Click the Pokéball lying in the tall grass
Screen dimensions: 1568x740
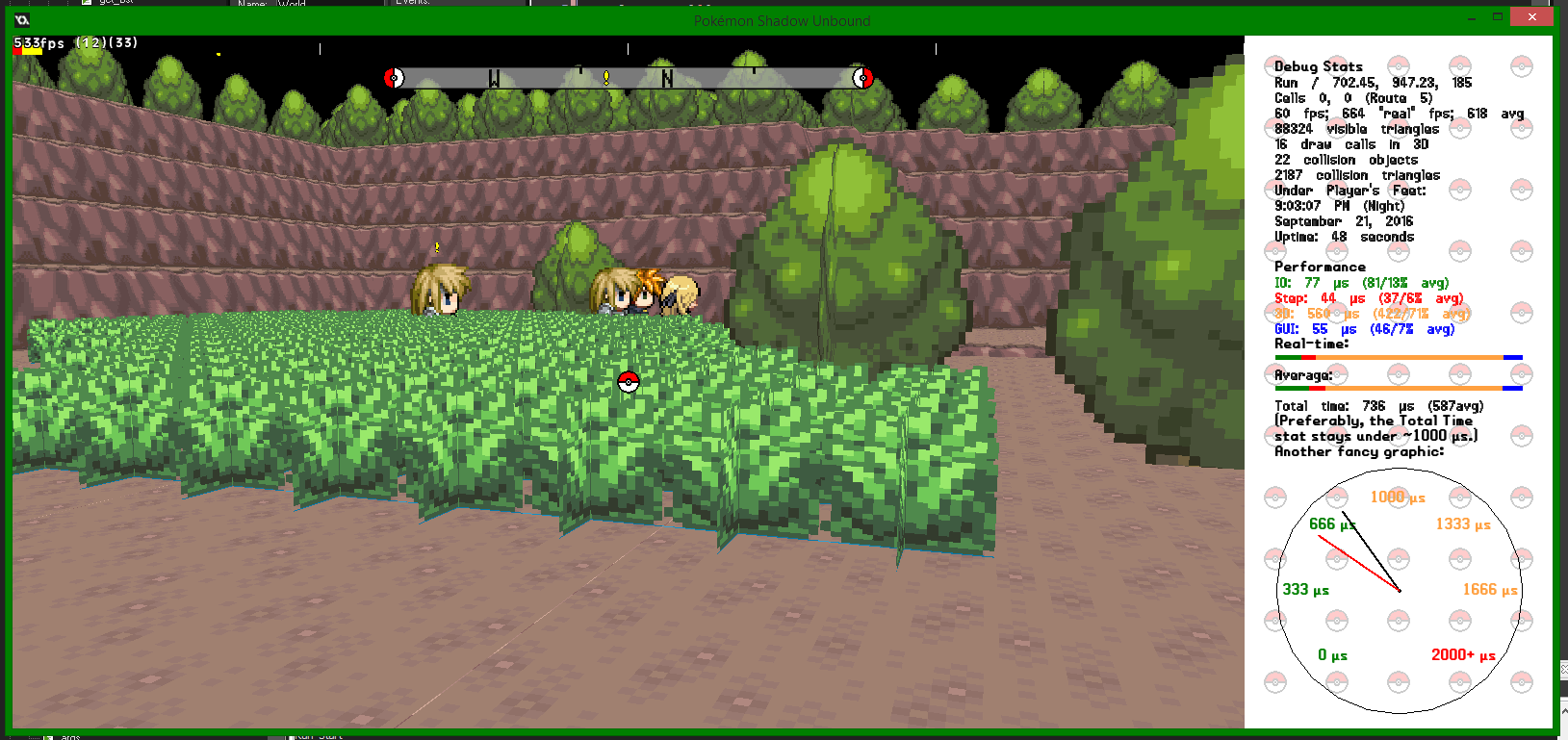630,380
